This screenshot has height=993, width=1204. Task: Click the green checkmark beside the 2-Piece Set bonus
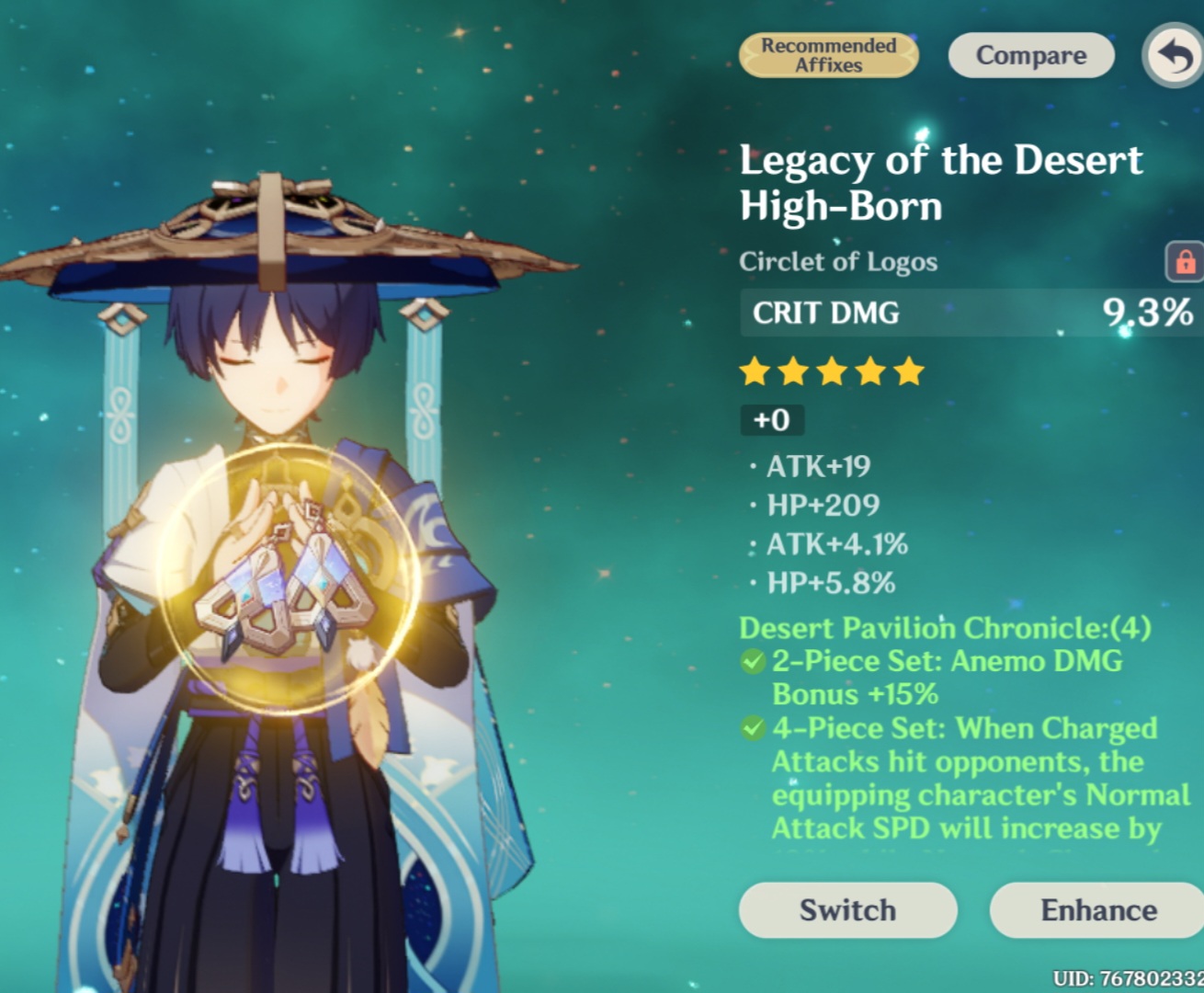click(x=751, y=661)
